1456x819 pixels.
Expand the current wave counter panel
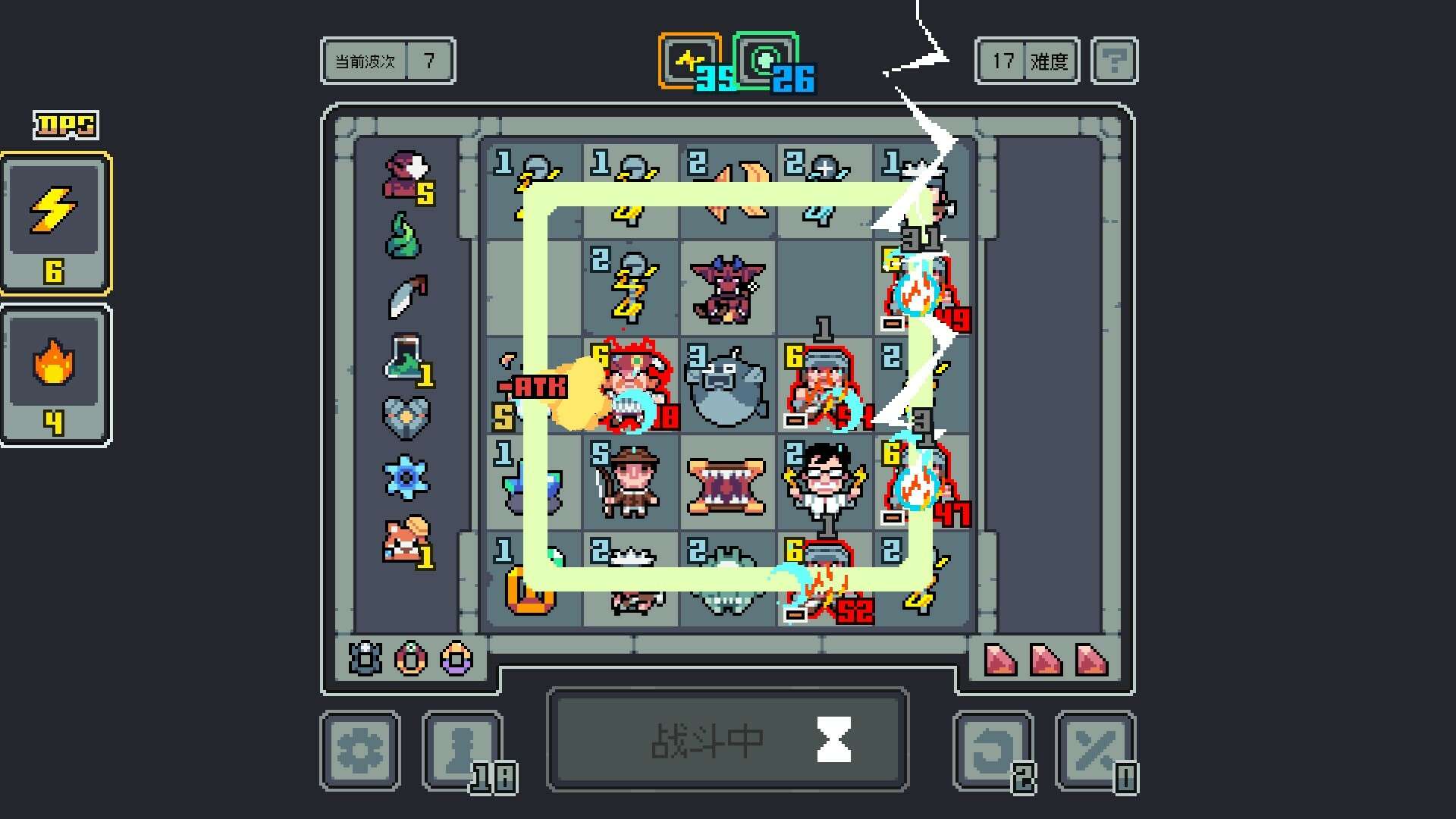coord(387,61)
